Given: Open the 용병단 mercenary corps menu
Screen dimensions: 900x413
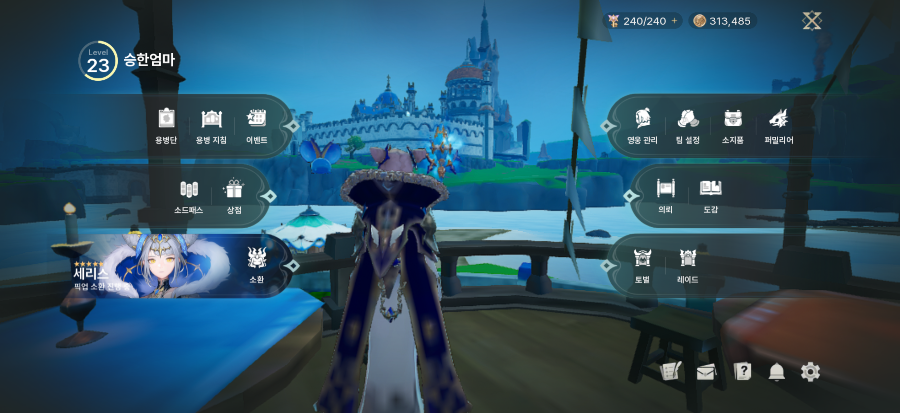Looking at the screenshot, I should (166, 124).
